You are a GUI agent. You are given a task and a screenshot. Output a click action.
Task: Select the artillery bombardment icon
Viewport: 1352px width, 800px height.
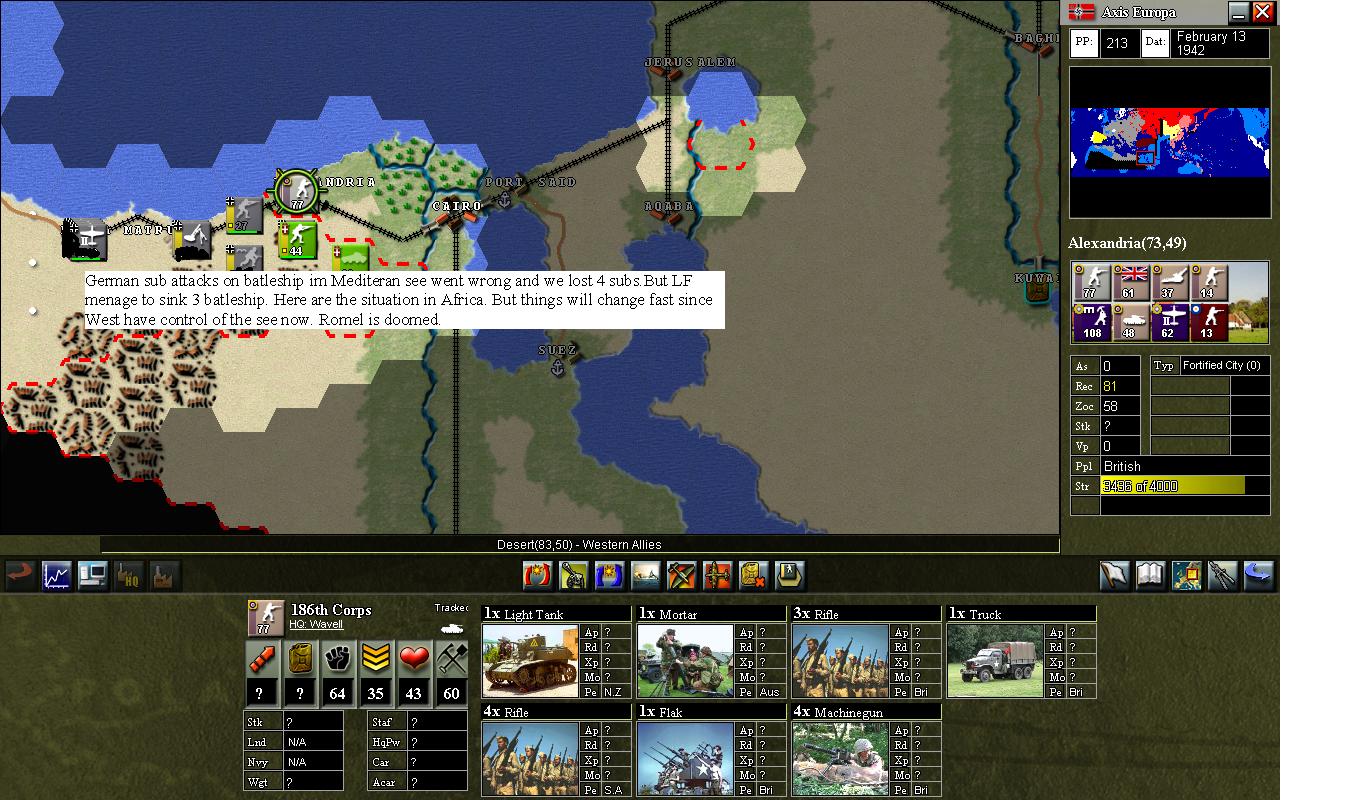click(572, 576)
